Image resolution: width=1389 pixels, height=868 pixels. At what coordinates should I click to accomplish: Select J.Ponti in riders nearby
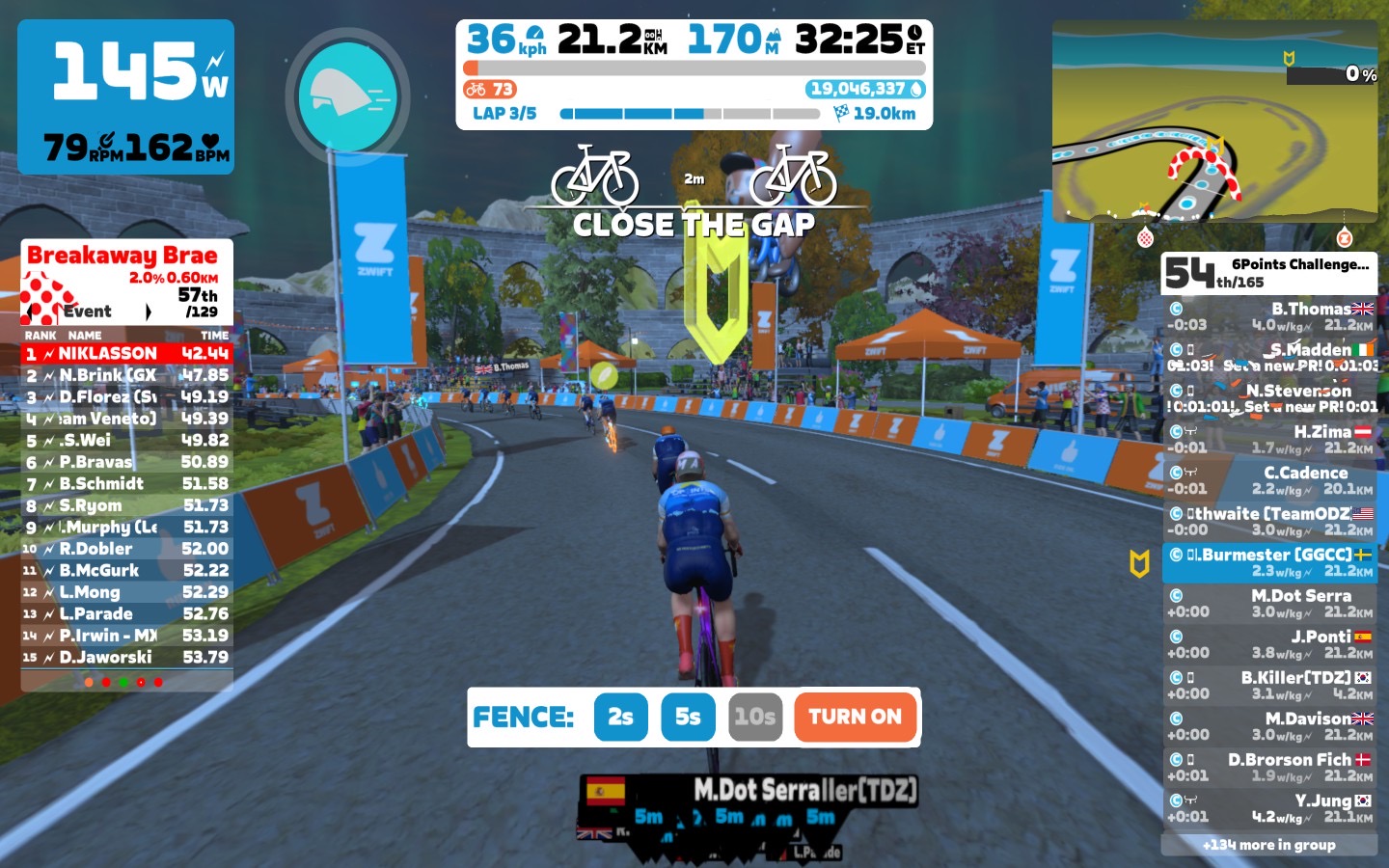pos(1269,644)
